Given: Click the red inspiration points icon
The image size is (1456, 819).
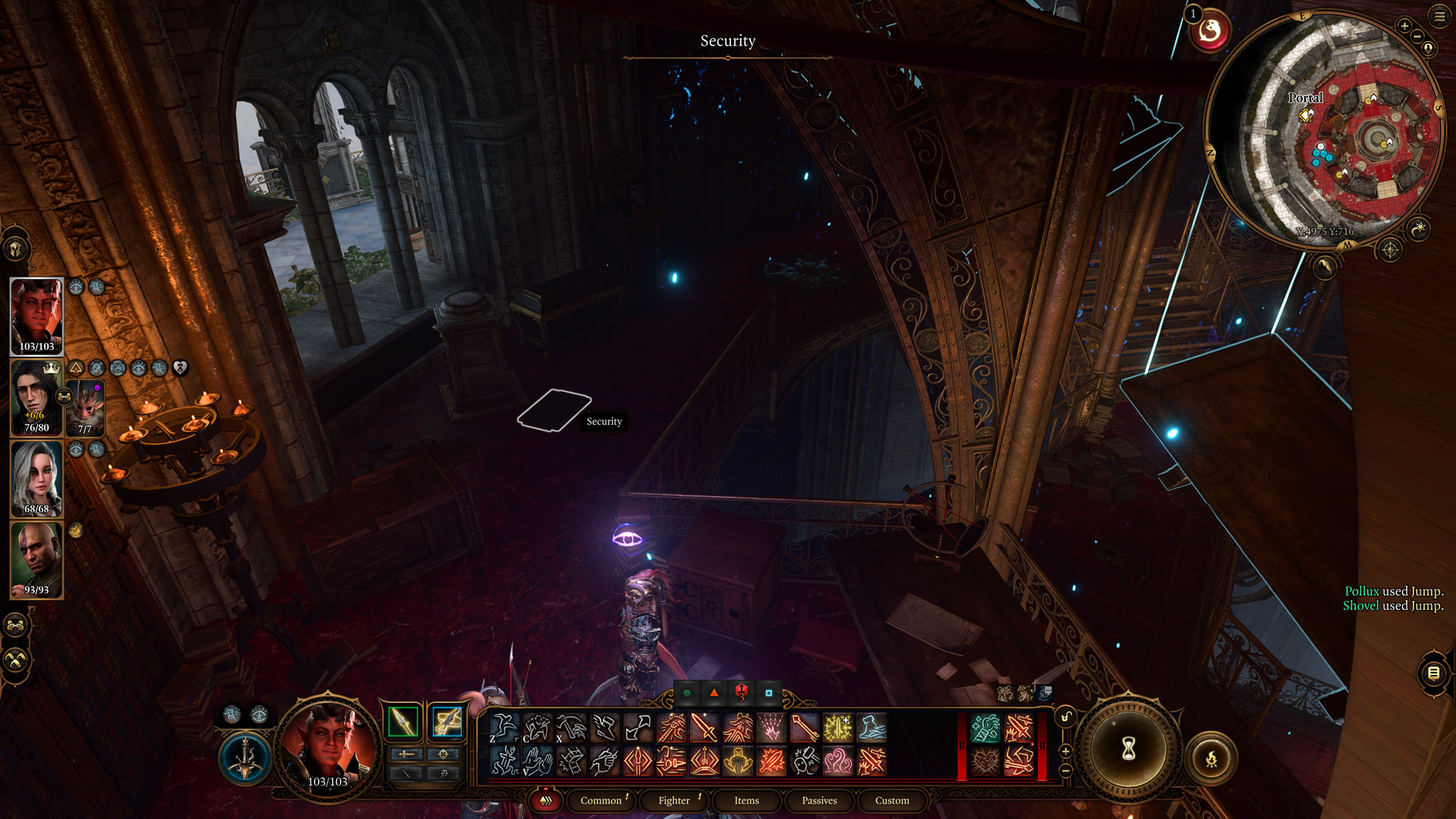Looking at the screenshot, I should coord(1210,31).
